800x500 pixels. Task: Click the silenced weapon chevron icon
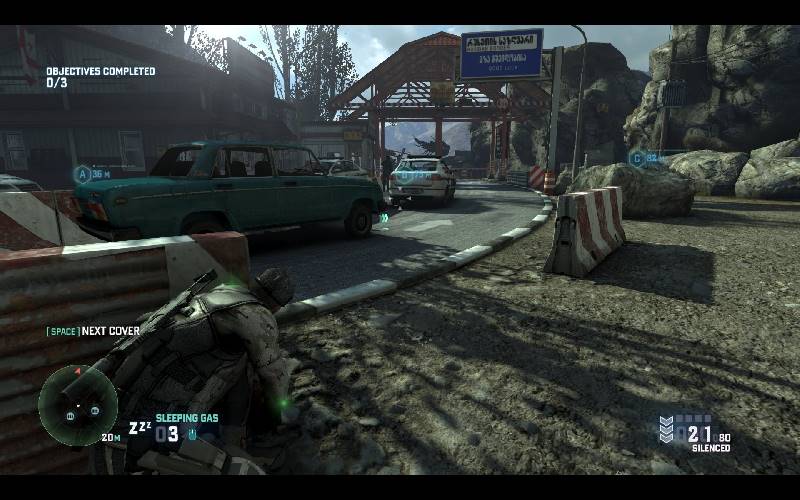click(x=667, y=430)
